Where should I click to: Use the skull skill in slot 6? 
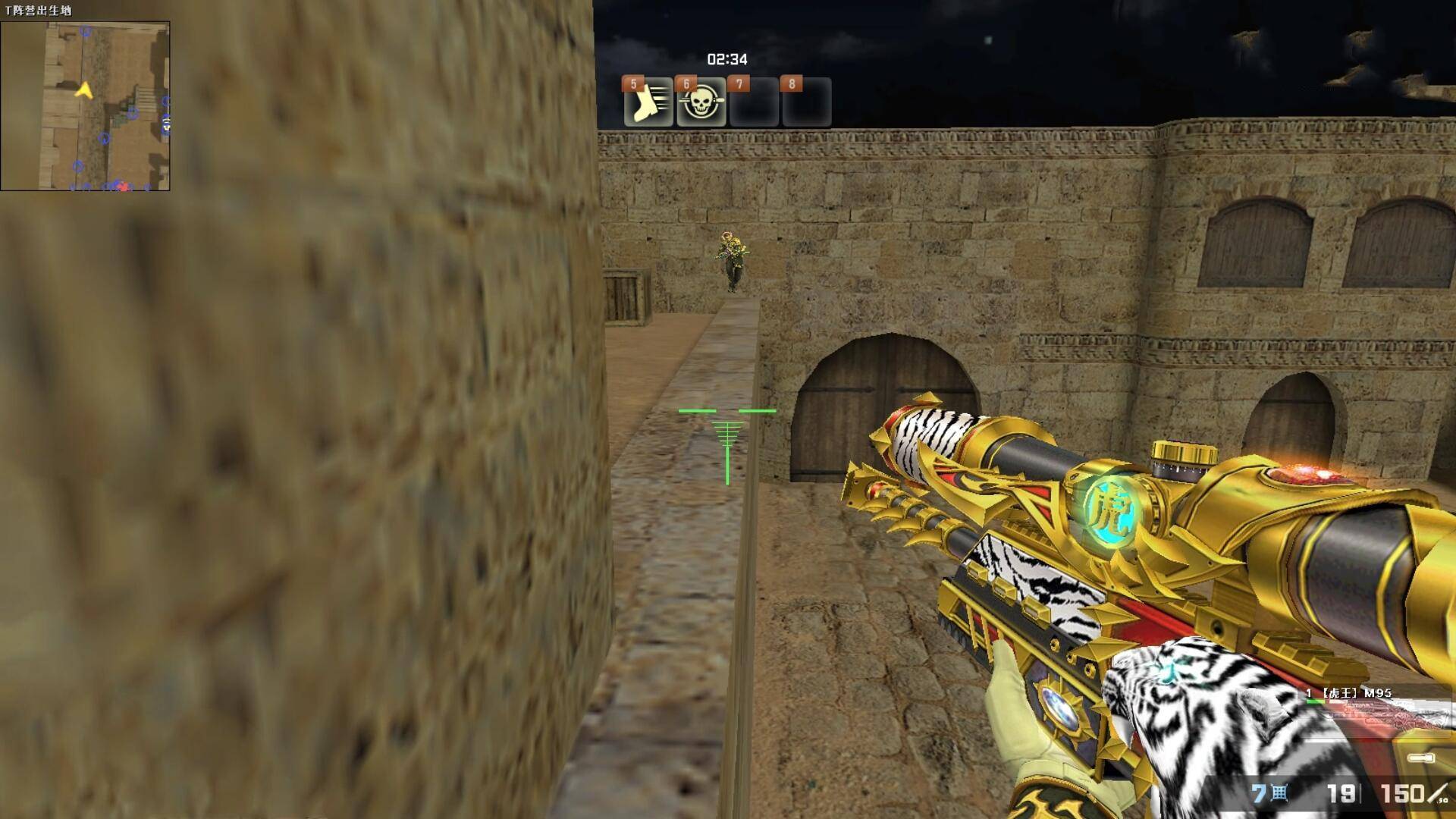click(701, 102)
